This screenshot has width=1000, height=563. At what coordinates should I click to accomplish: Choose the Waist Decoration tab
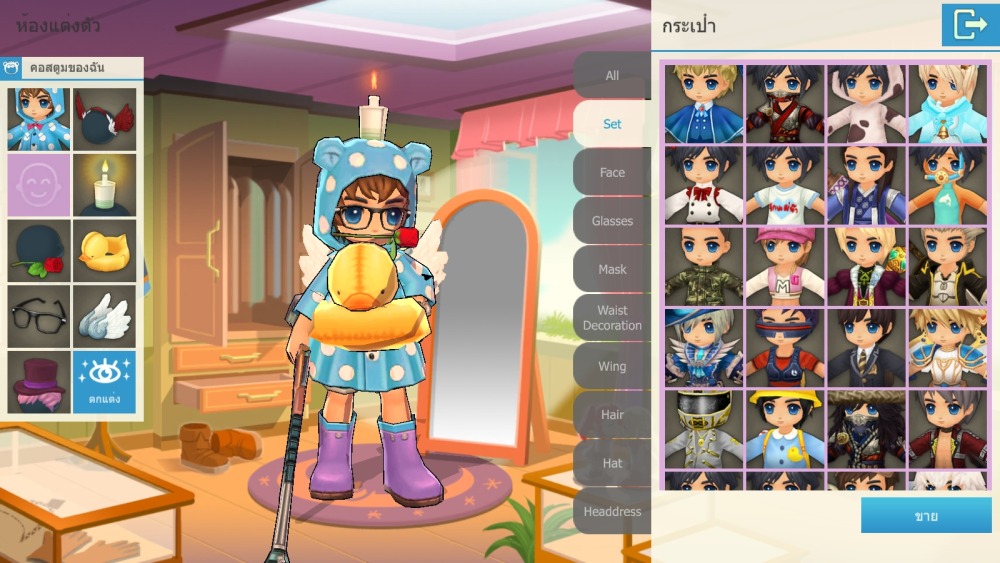(x=612, y=318)
